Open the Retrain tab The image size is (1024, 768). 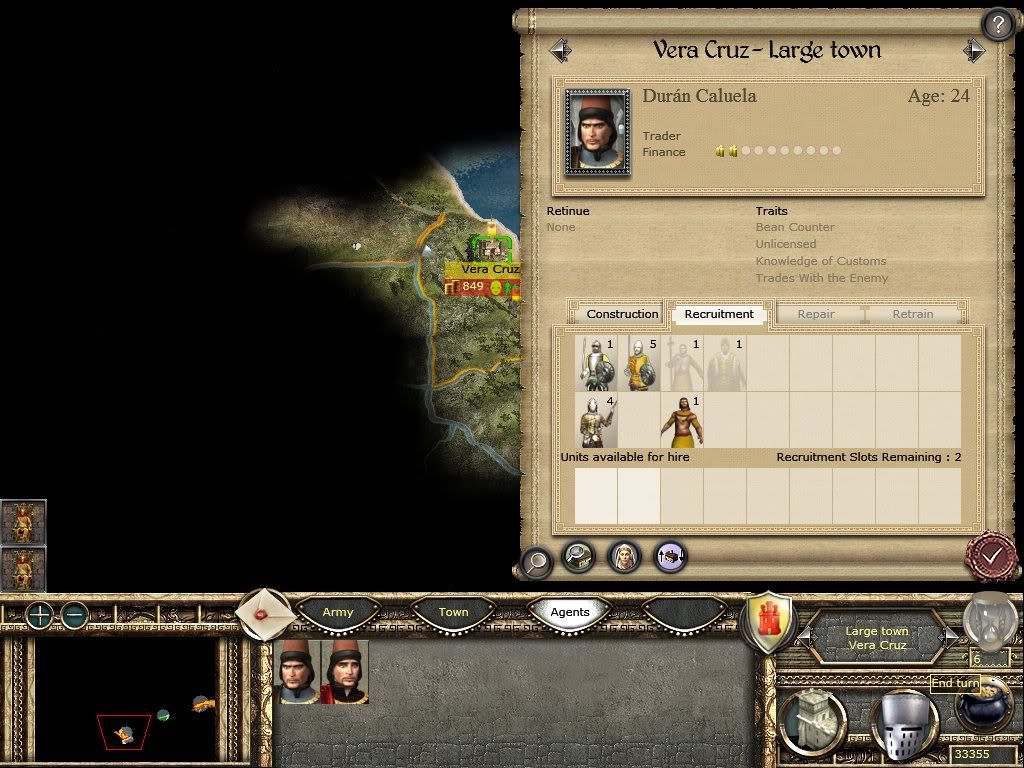pos(912,314)
